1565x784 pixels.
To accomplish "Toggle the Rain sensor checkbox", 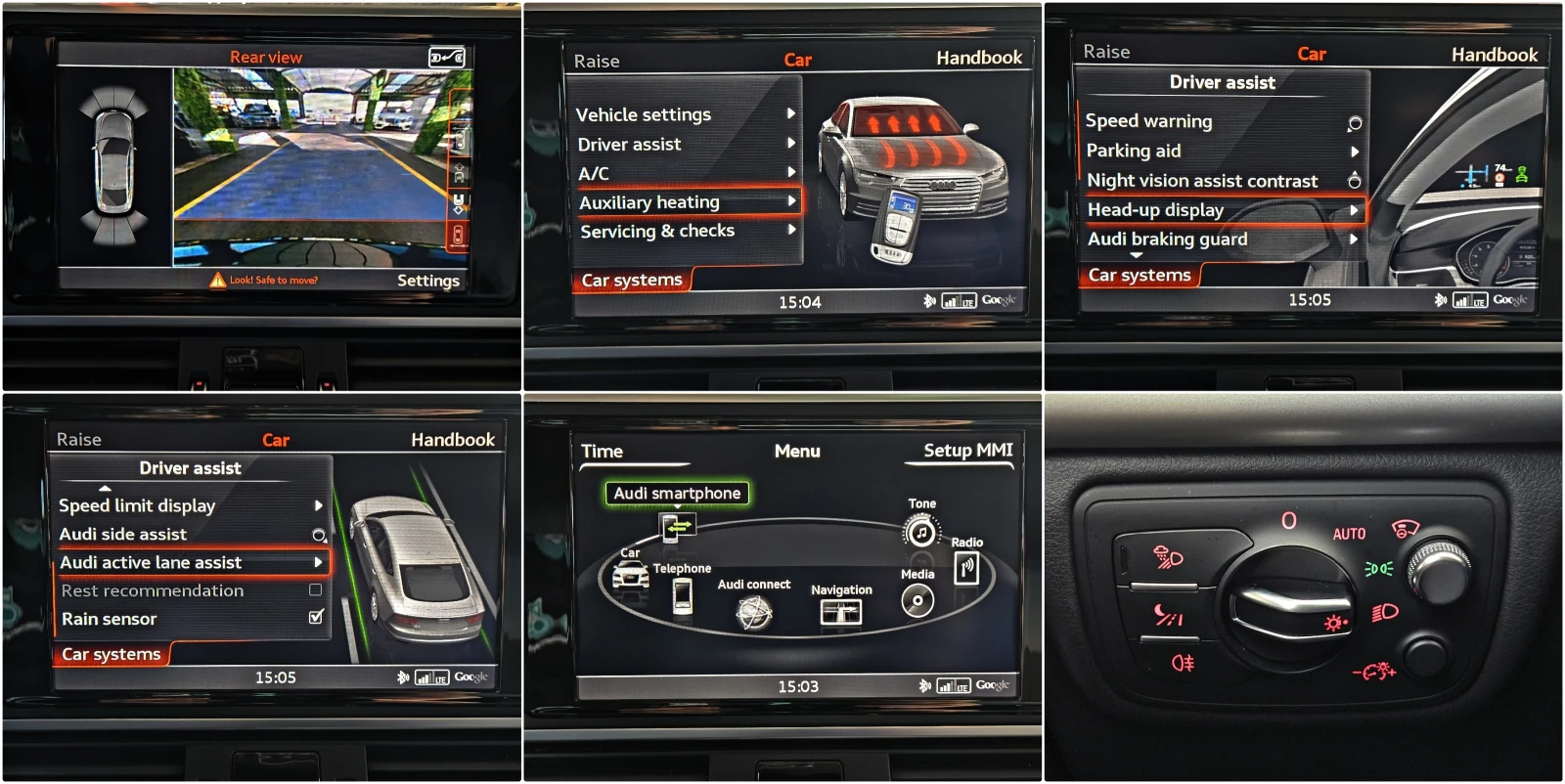I will pos(315,618).
